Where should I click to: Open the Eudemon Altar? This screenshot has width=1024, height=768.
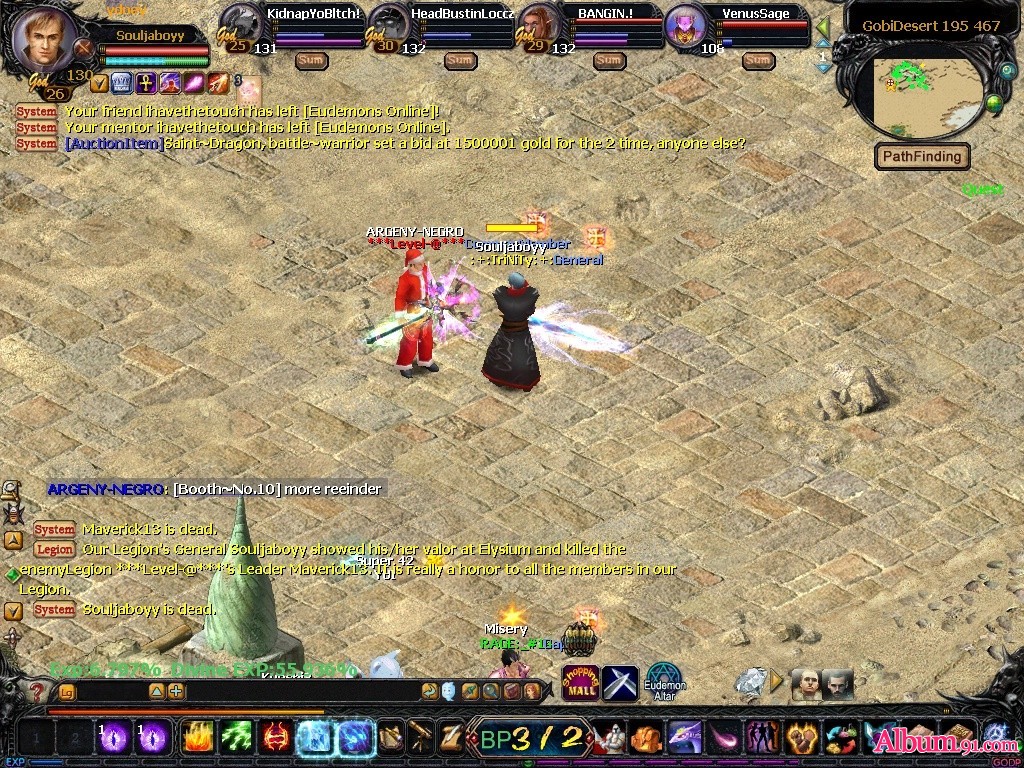pos(664,680)
